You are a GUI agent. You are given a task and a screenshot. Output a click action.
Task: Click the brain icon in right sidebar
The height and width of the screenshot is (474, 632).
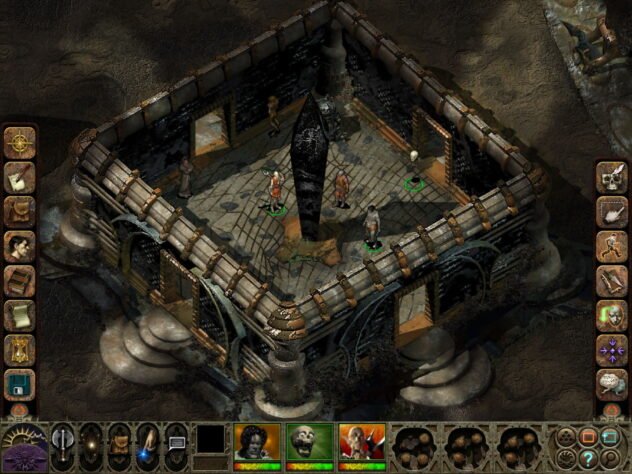click(x=611, y=384)
